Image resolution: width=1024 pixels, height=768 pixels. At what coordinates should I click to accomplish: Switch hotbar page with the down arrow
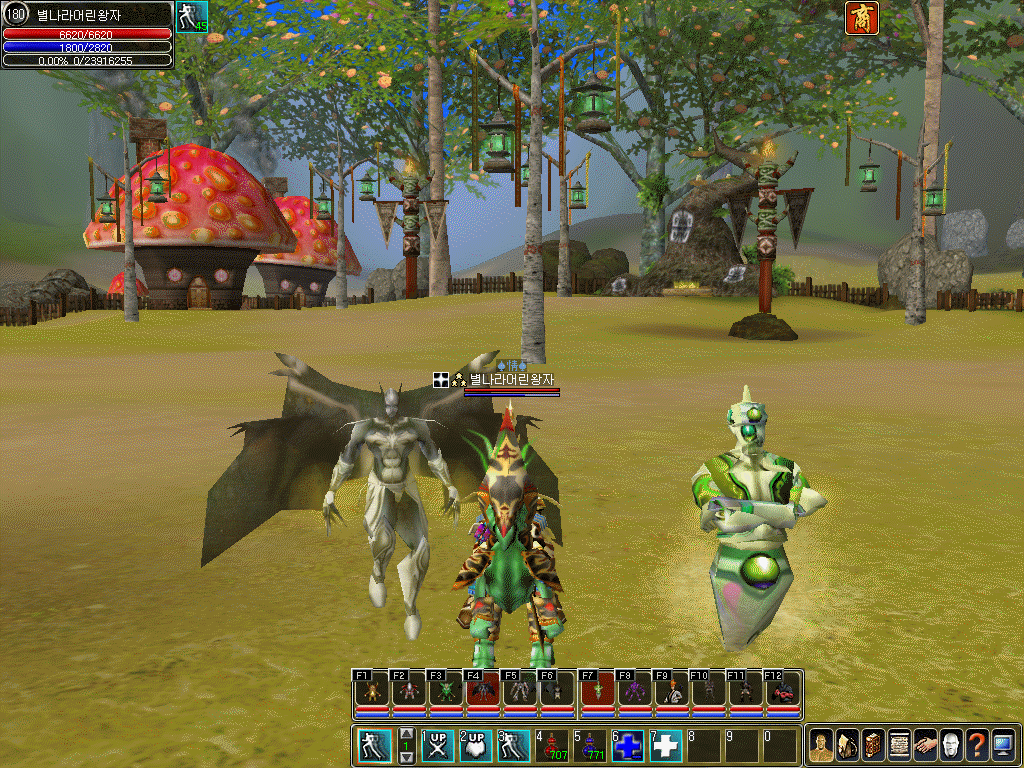click(x=406, y=758)
